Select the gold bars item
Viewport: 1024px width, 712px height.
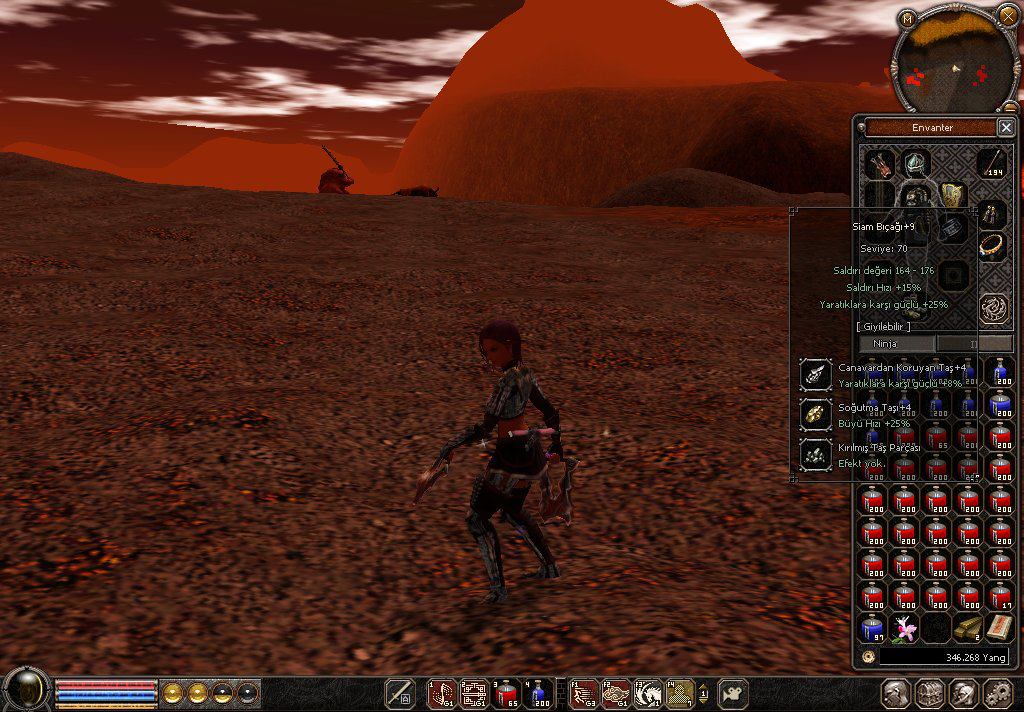pos(968,628)
